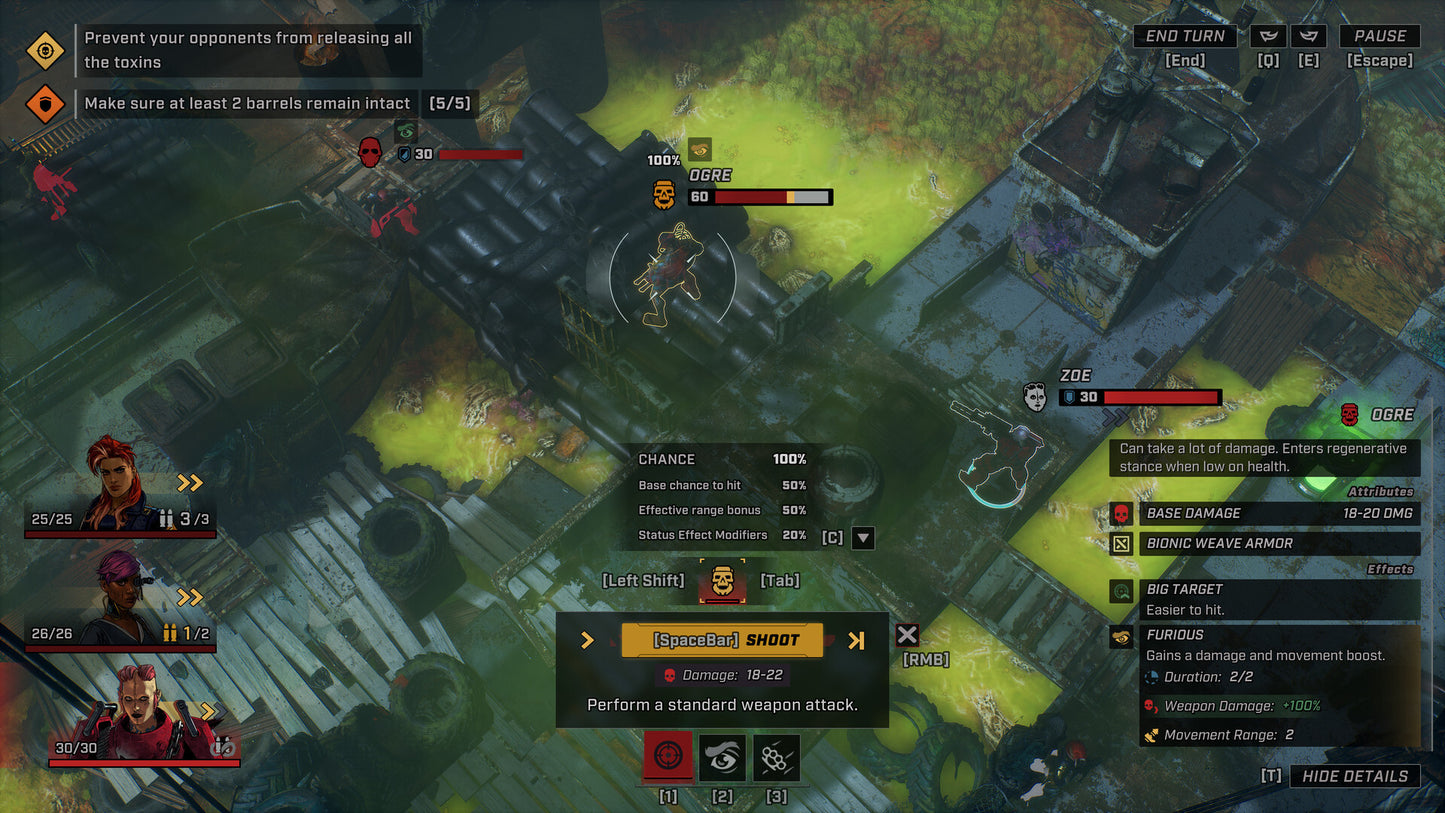Activate the Overwatch eye ability icon [2]
The height and width of the screenshot is (813, 1445).
click(723, 758)
